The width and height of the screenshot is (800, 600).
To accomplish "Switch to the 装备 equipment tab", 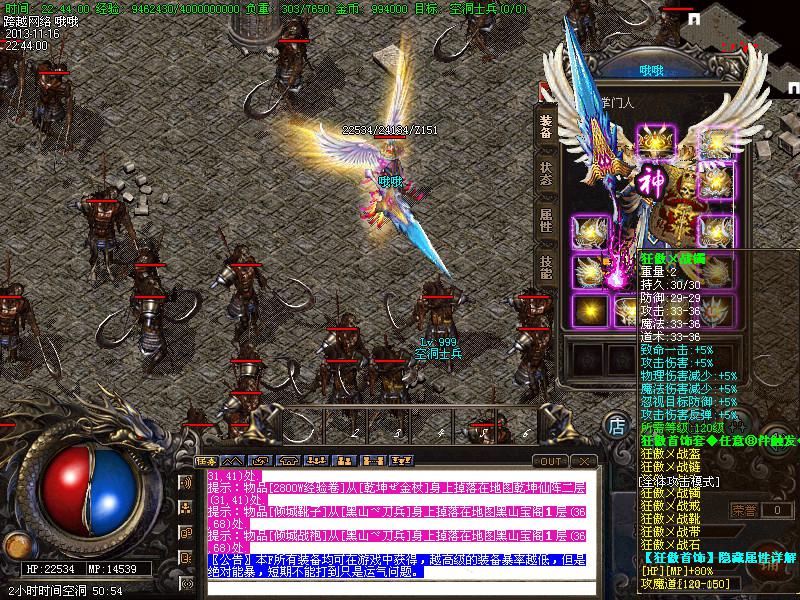I will tap(546, 127).
